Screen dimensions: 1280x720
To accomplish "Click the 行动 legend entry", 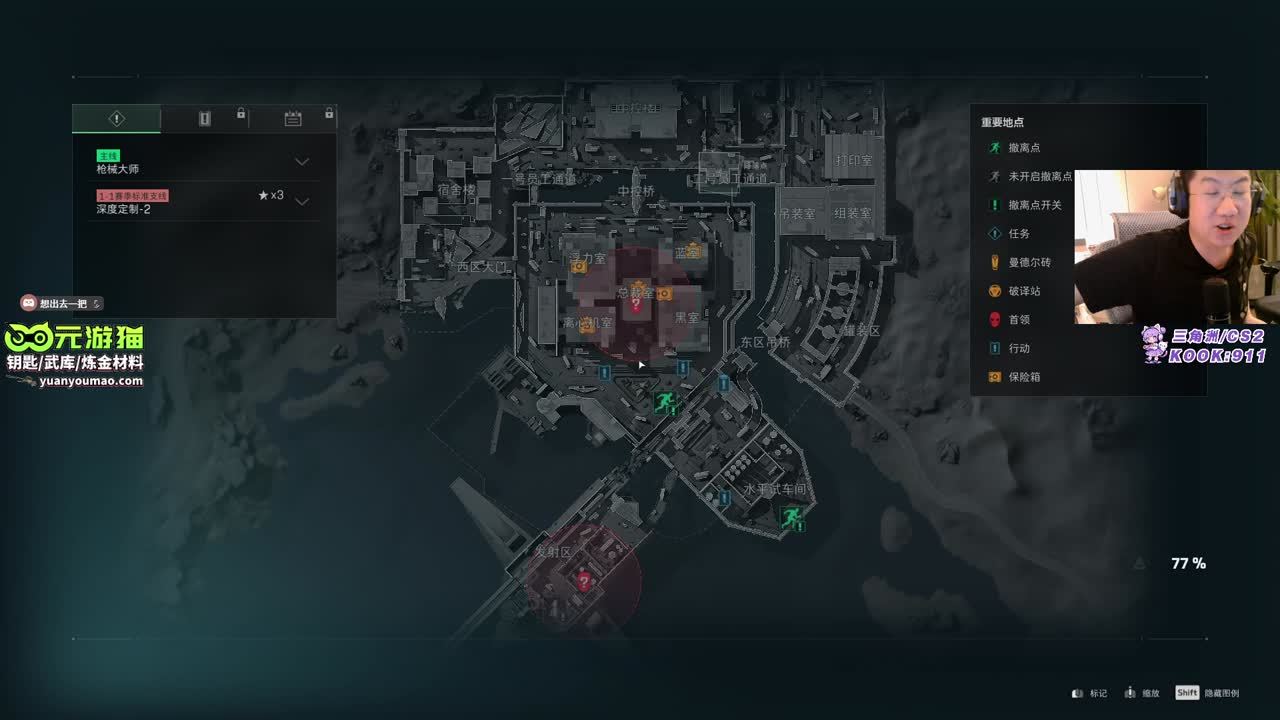I will 1018,349.
